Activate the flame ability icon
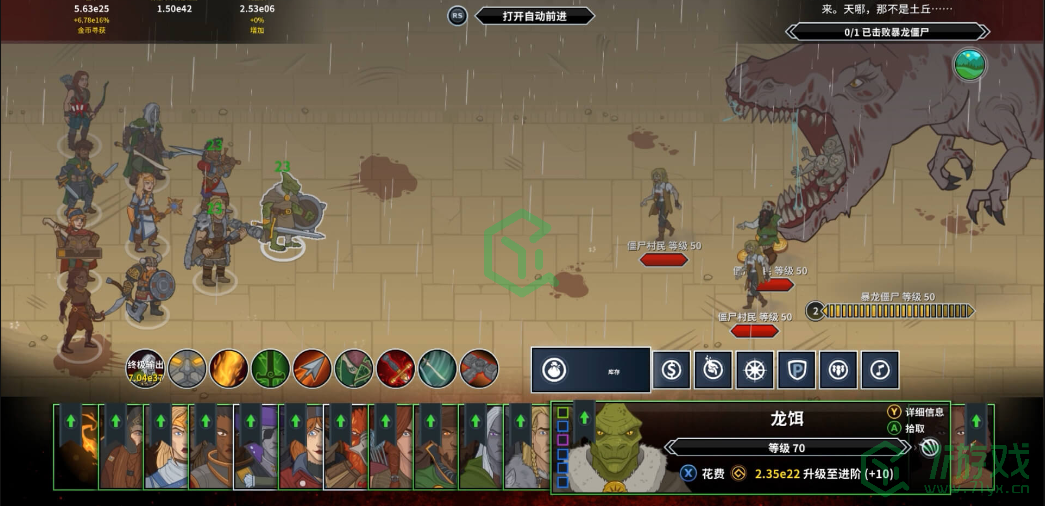 [229, 368]
